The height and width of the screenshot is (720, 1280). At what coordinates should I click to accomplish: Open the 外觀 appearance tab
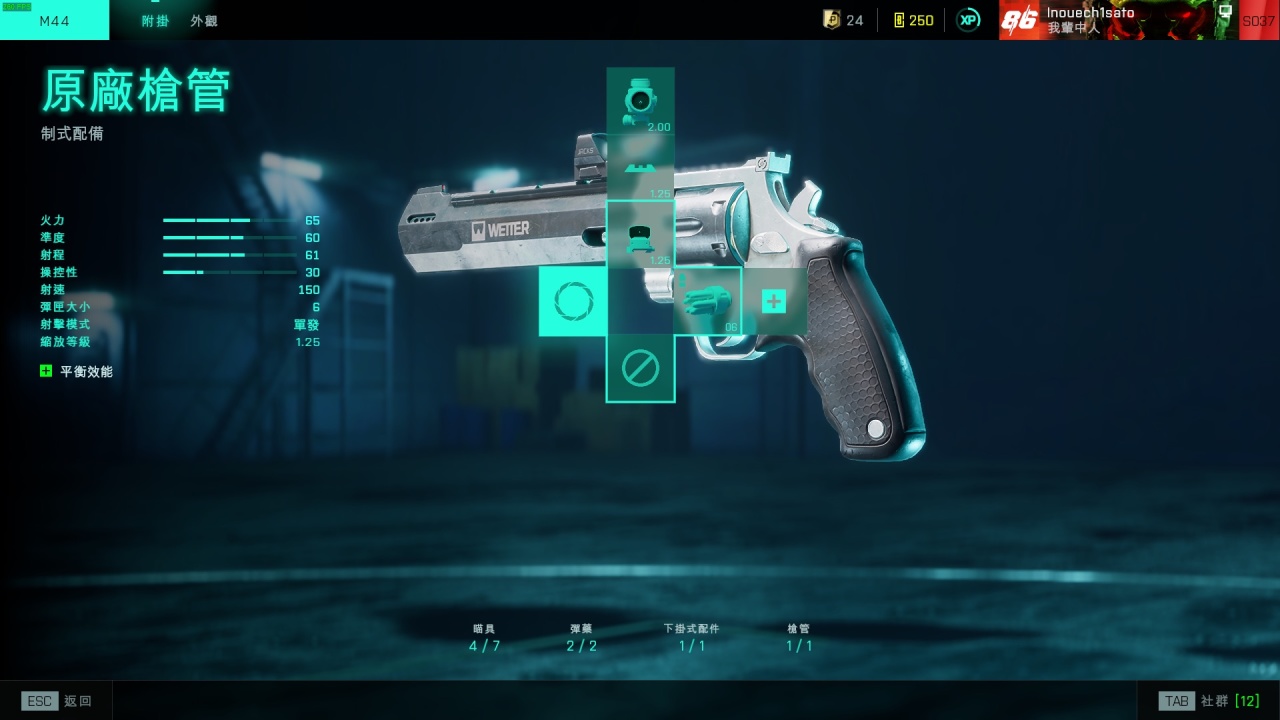[x=204, y=21]
